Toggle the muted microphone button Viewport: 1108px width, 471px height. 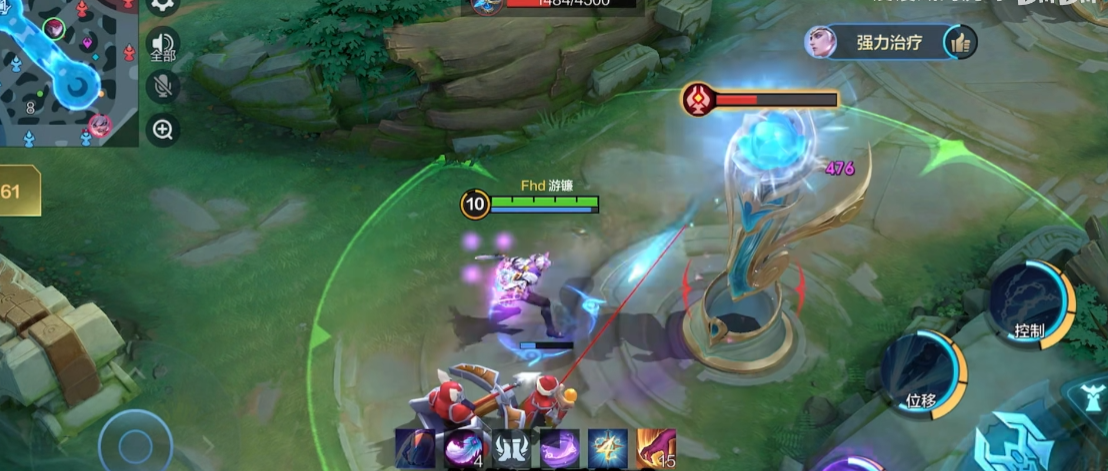click(163, 86)
